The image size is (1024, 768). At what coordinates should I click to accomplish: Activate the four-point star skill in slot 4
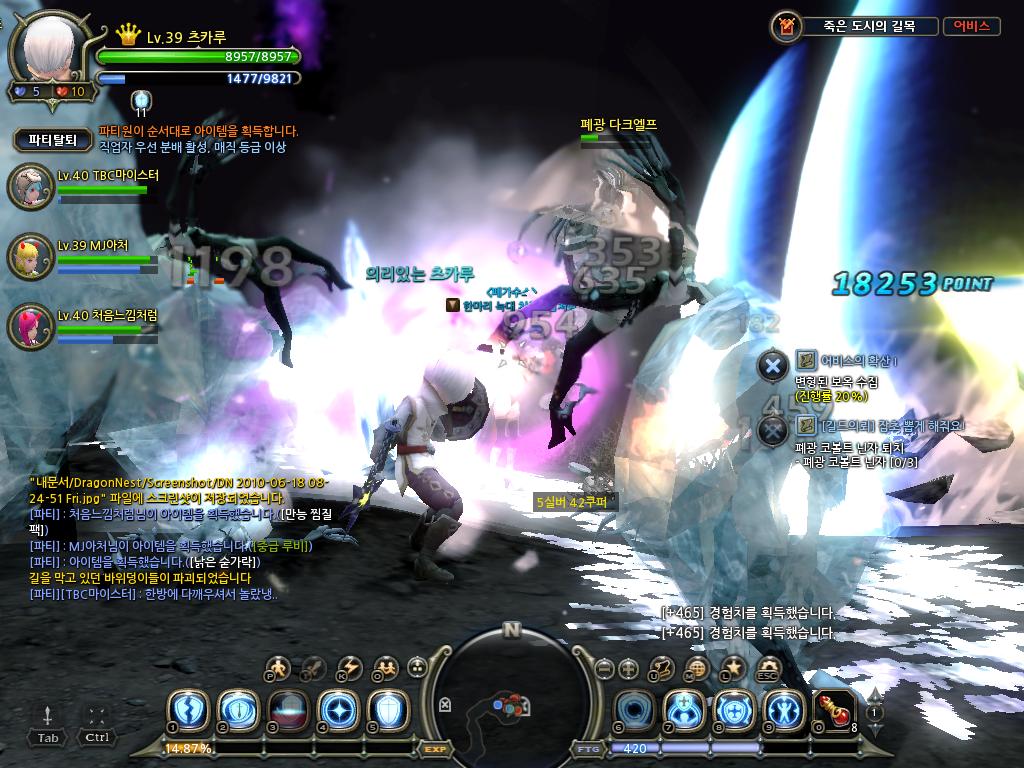337,709
